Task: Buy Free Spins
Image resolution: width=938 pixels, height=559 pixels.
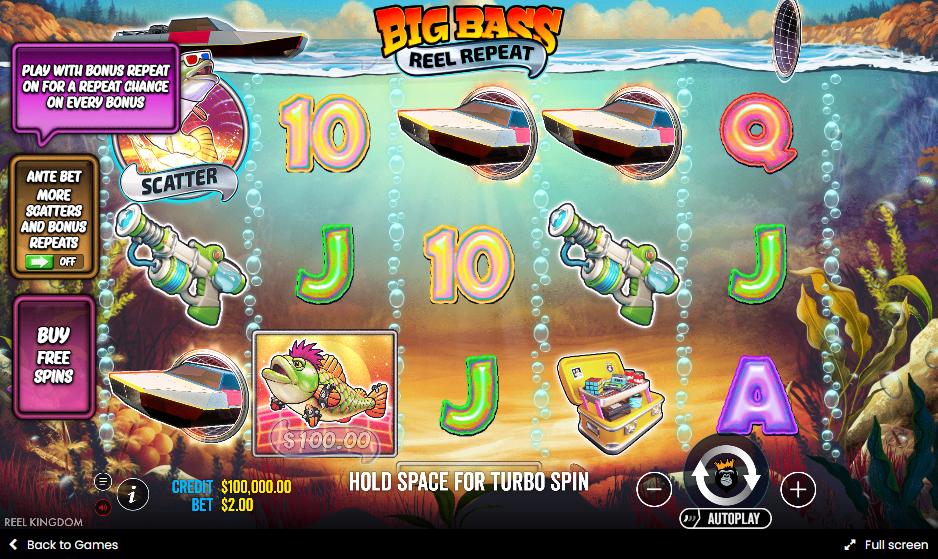Action: pos(54,356)
